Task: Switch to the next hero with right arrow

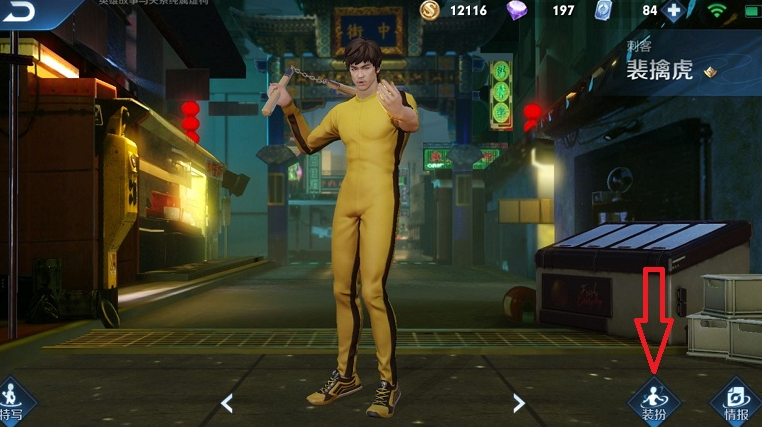Action: [x=518, y=403]
